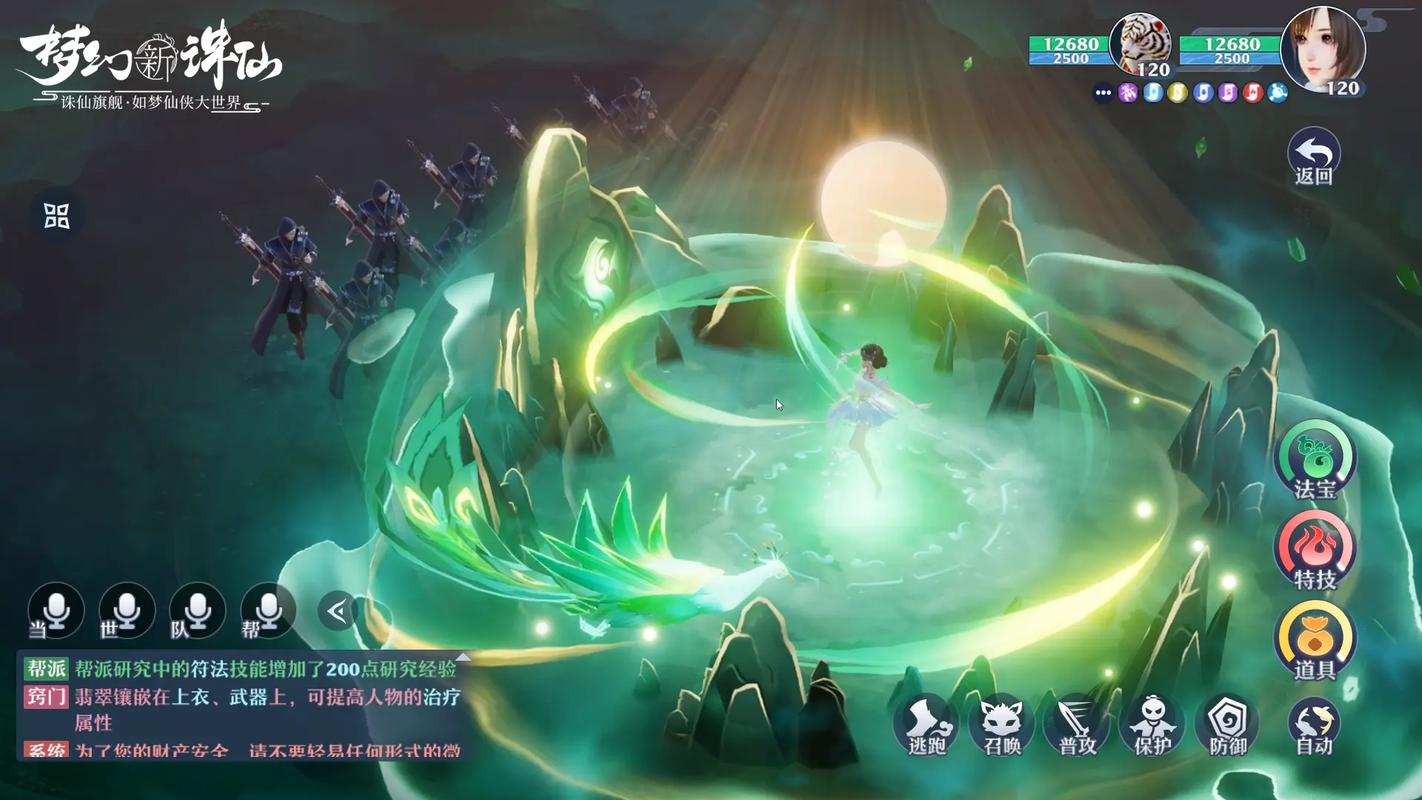Activate the 世 world voice chat microphone
This screenshot has height=800, width=1422.
click(x=126, y=610)
